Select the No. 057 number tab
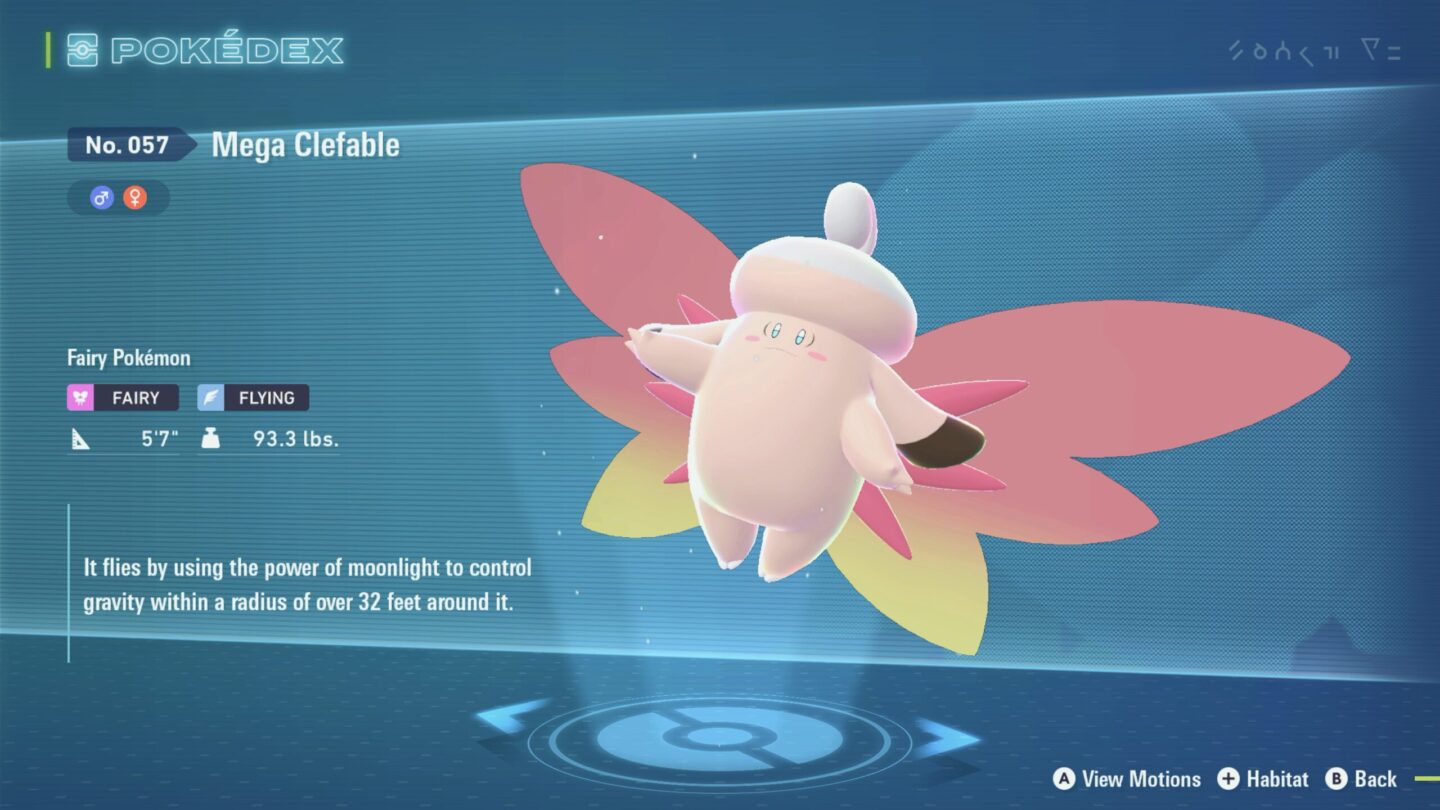 128,145
